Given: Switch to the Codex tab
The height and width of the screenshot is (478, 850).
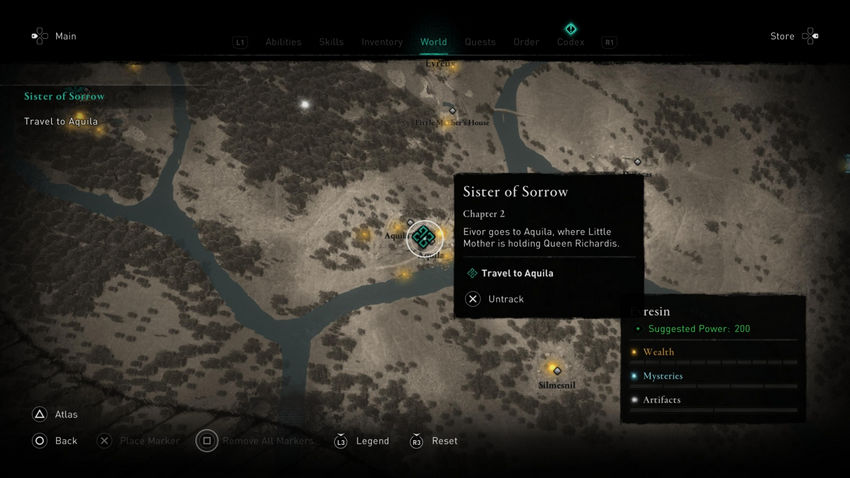Looking at the screenshot, I should coord(570,41).
